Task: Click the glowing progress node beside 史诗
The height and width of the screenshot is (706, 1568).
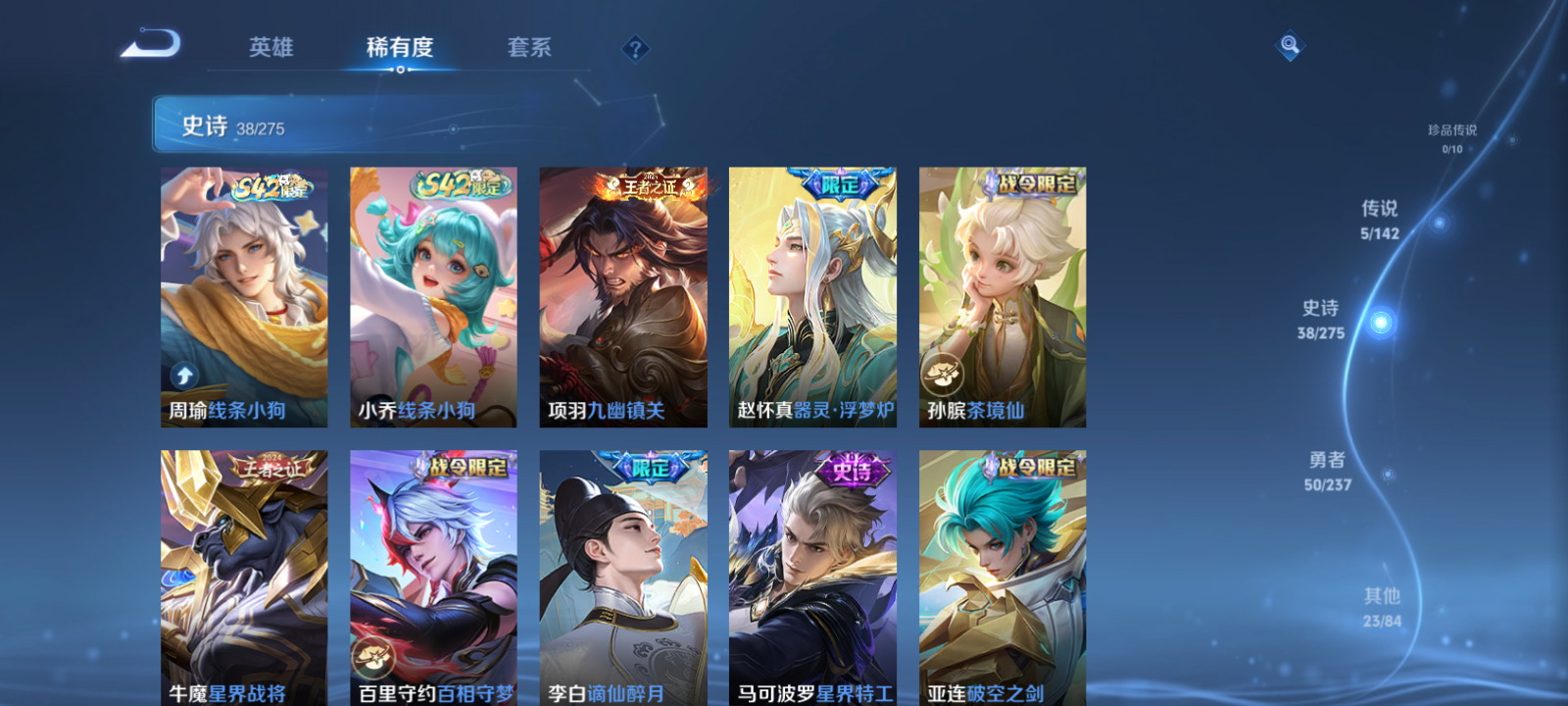Action: pyautogui.click(x=1380, y=321)
